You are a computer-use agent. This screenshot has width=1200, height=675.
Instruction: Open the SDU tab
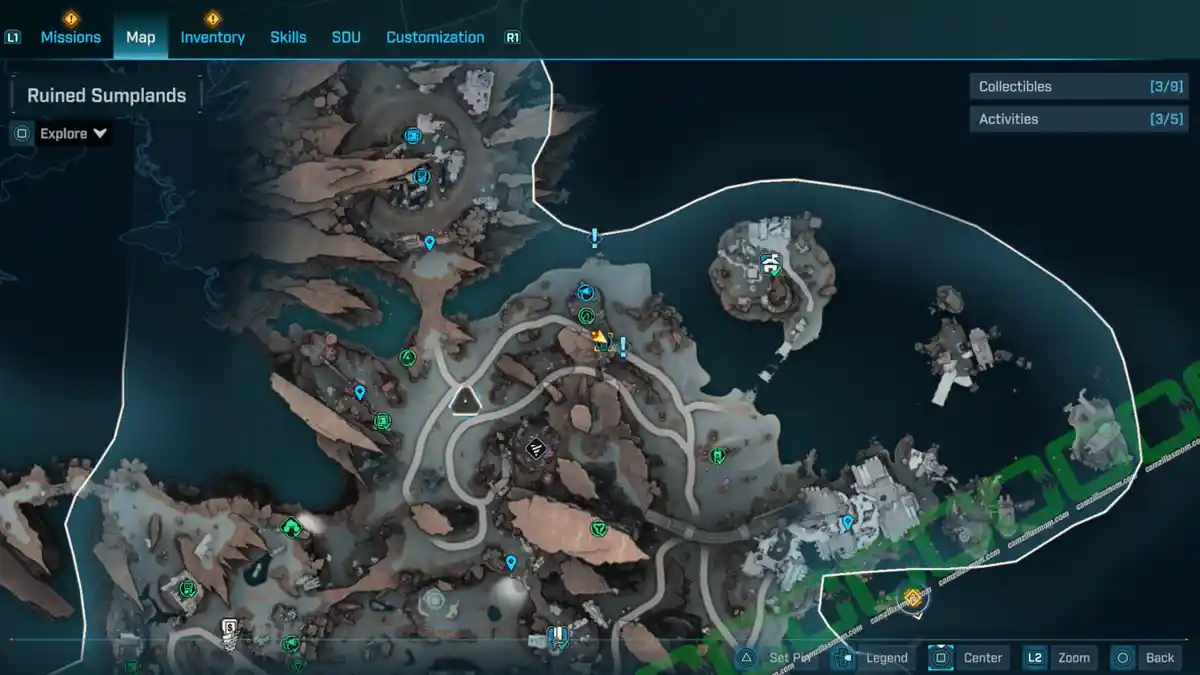[346, 37]
